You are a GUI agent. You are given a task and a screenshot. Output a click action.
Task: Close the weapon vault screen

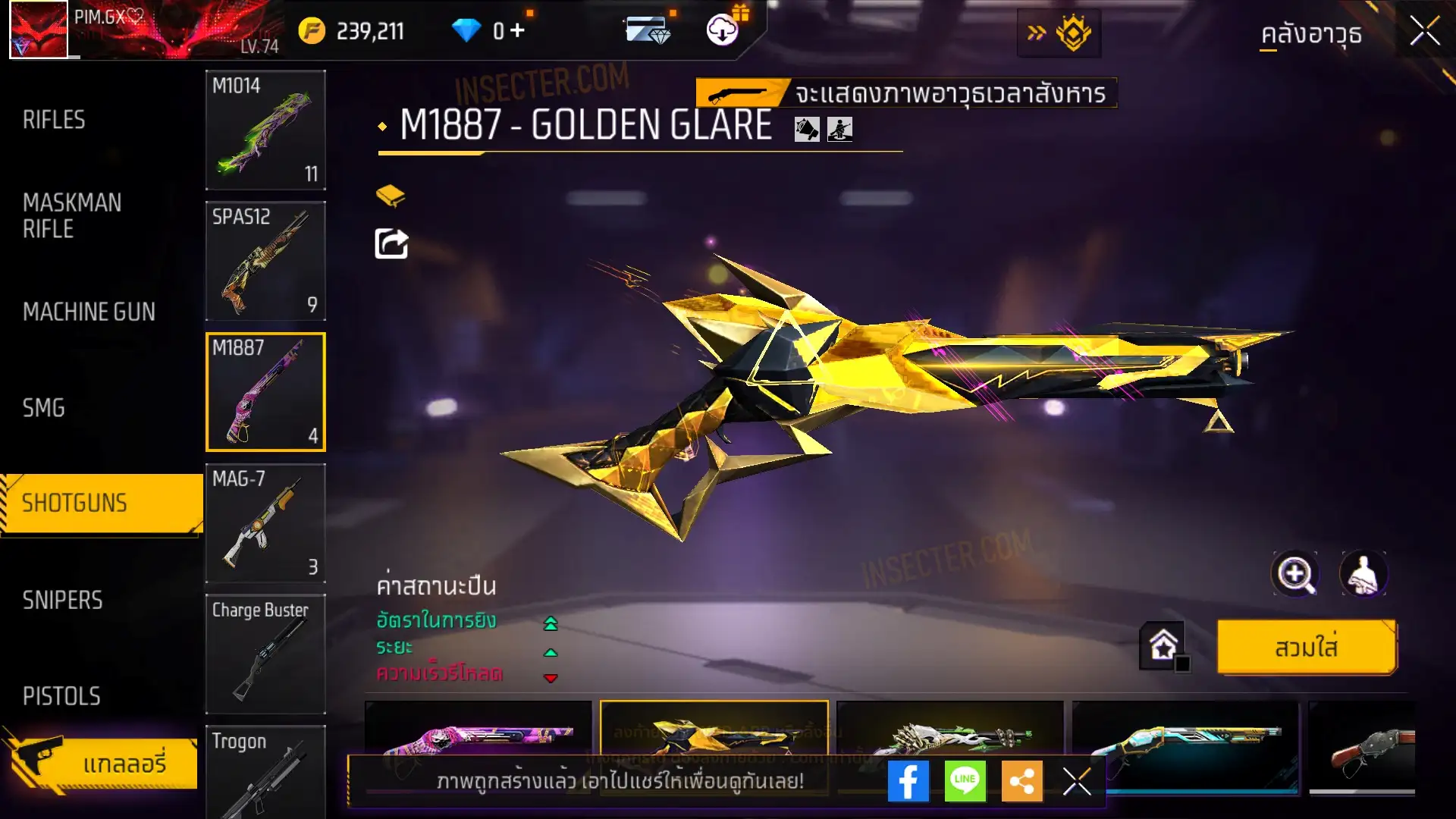(x=1424, y=32)
